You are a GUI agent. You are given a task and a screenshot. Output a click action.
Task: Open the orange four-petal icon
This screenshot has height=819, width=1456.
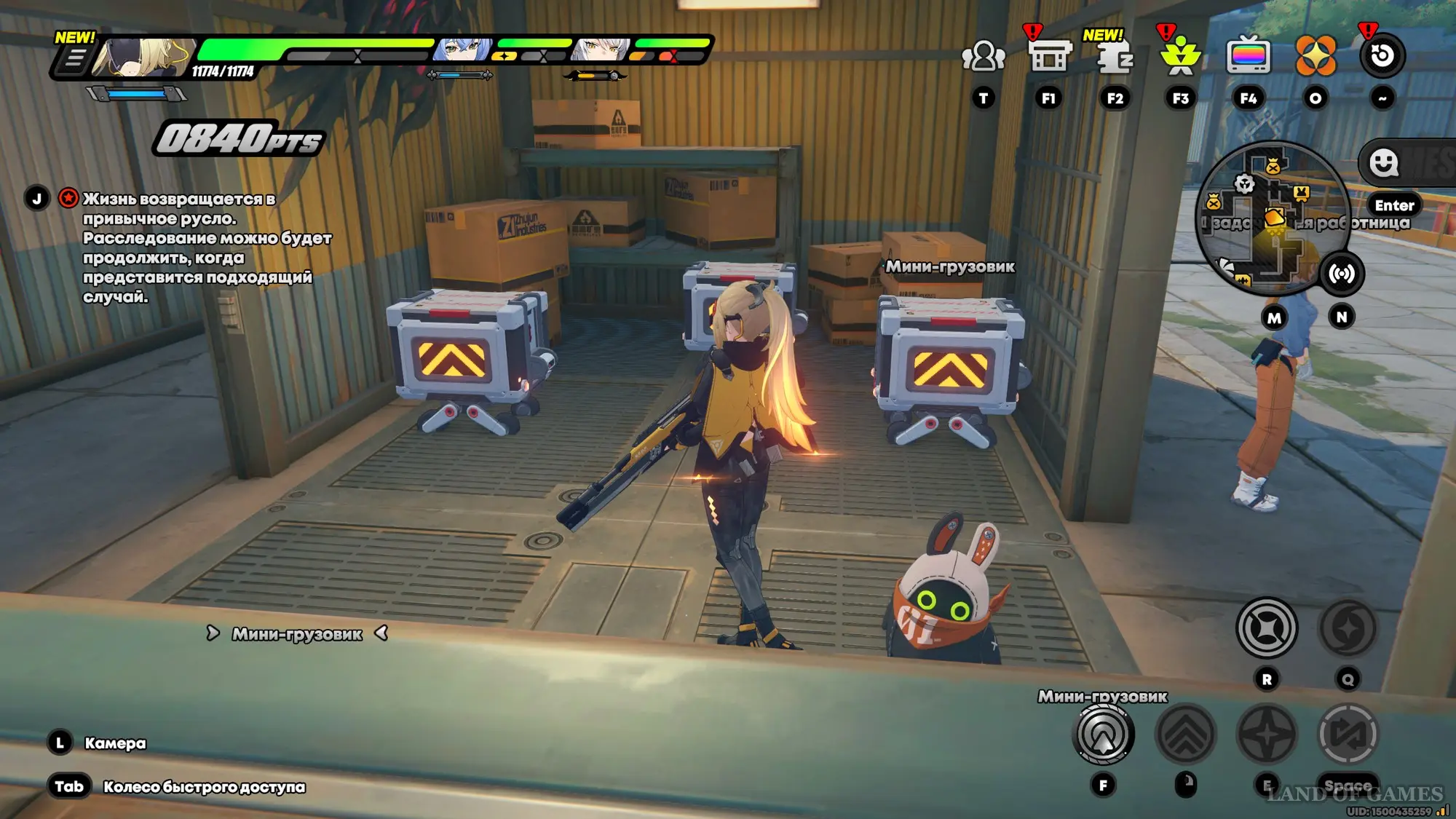(1315, 56)
